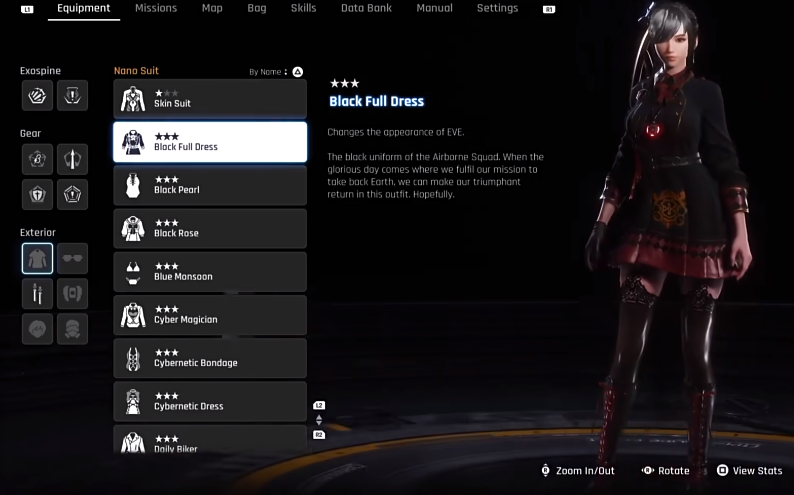Open the Map tab

[x=212, y=8]
